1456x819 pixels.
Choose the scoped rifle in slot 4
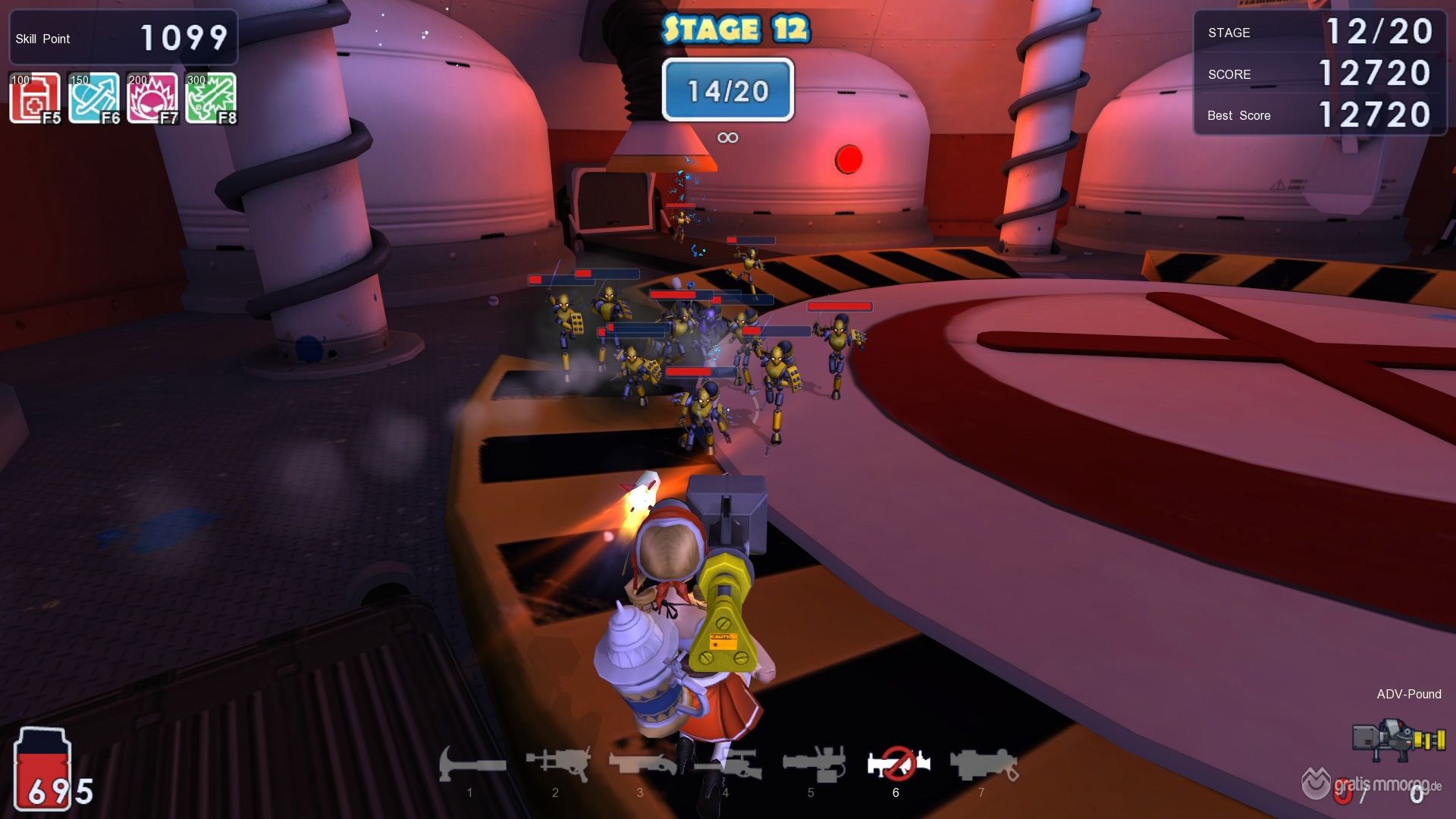tap(726, 764)
